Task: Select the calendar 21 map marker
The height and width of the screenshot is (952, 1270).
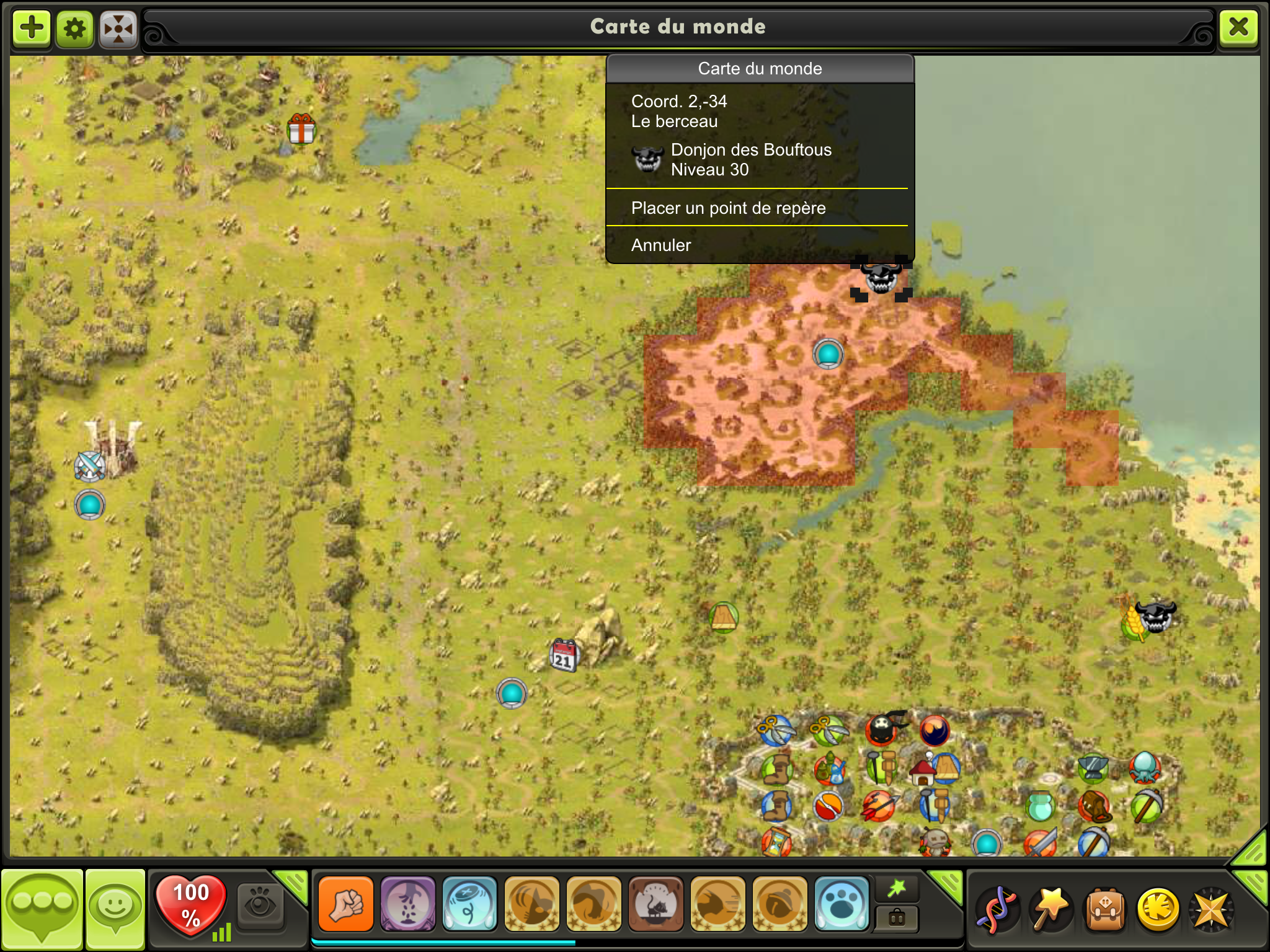Action: click(564, 654)
